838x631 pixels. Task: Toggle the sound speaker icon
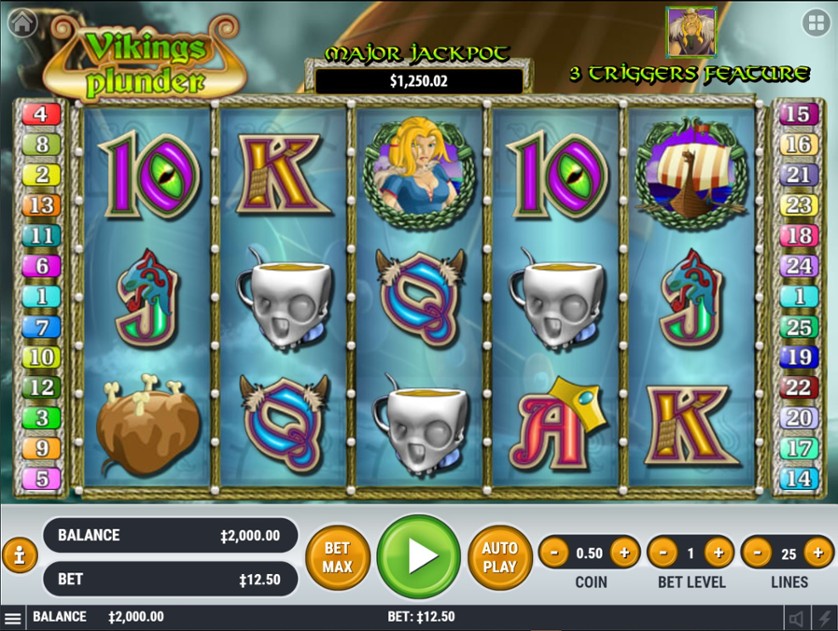tap(797, 618)
